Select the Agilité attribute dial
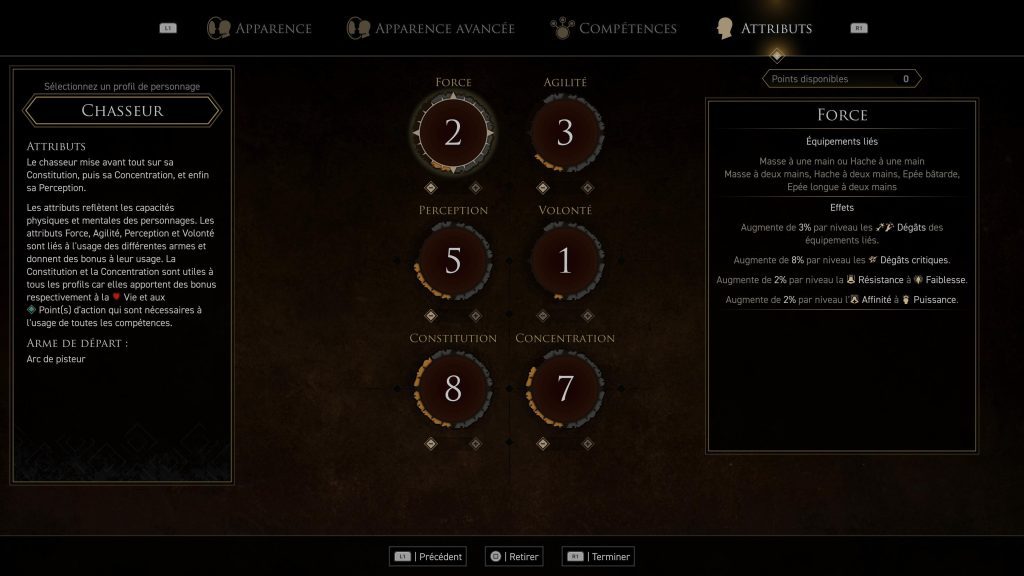Image resolution: width=1024 pixels, height=576 pixels. point(565,133)
